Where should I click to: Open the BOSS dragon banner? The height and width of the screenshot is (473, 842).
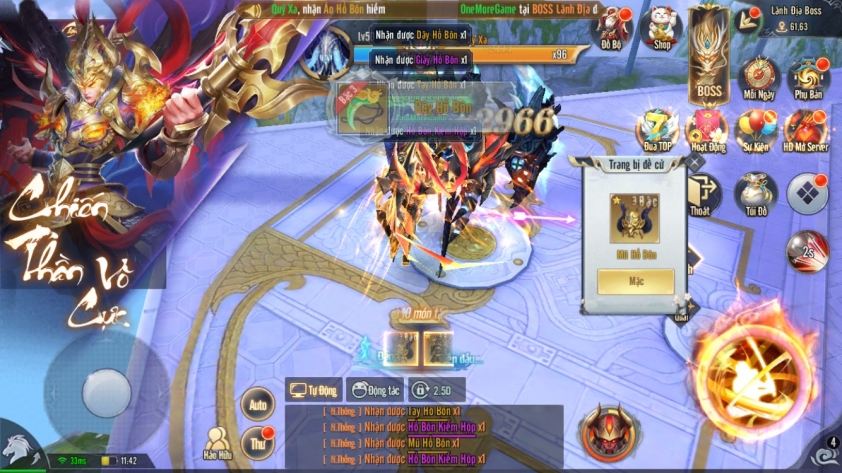click(709, 57)
